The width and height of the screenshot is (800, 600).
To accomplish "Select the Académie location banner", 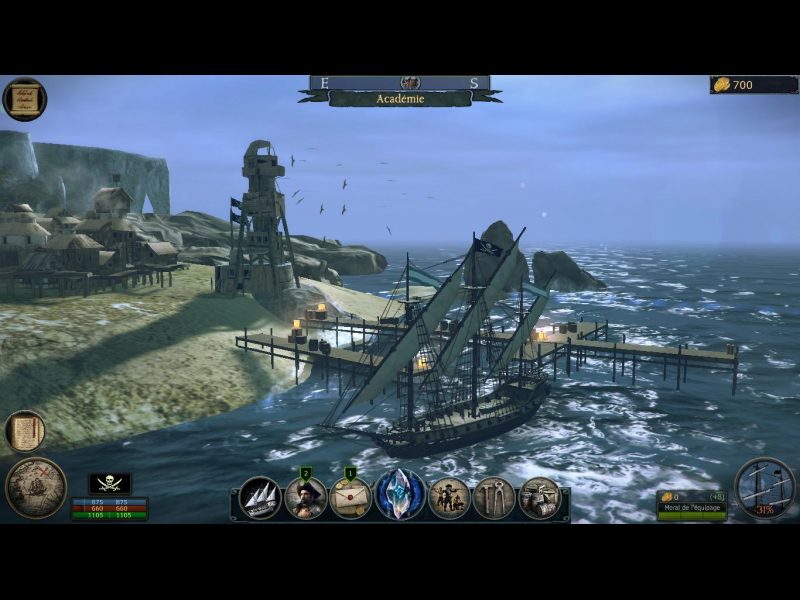I will click(x=400, y=99).
